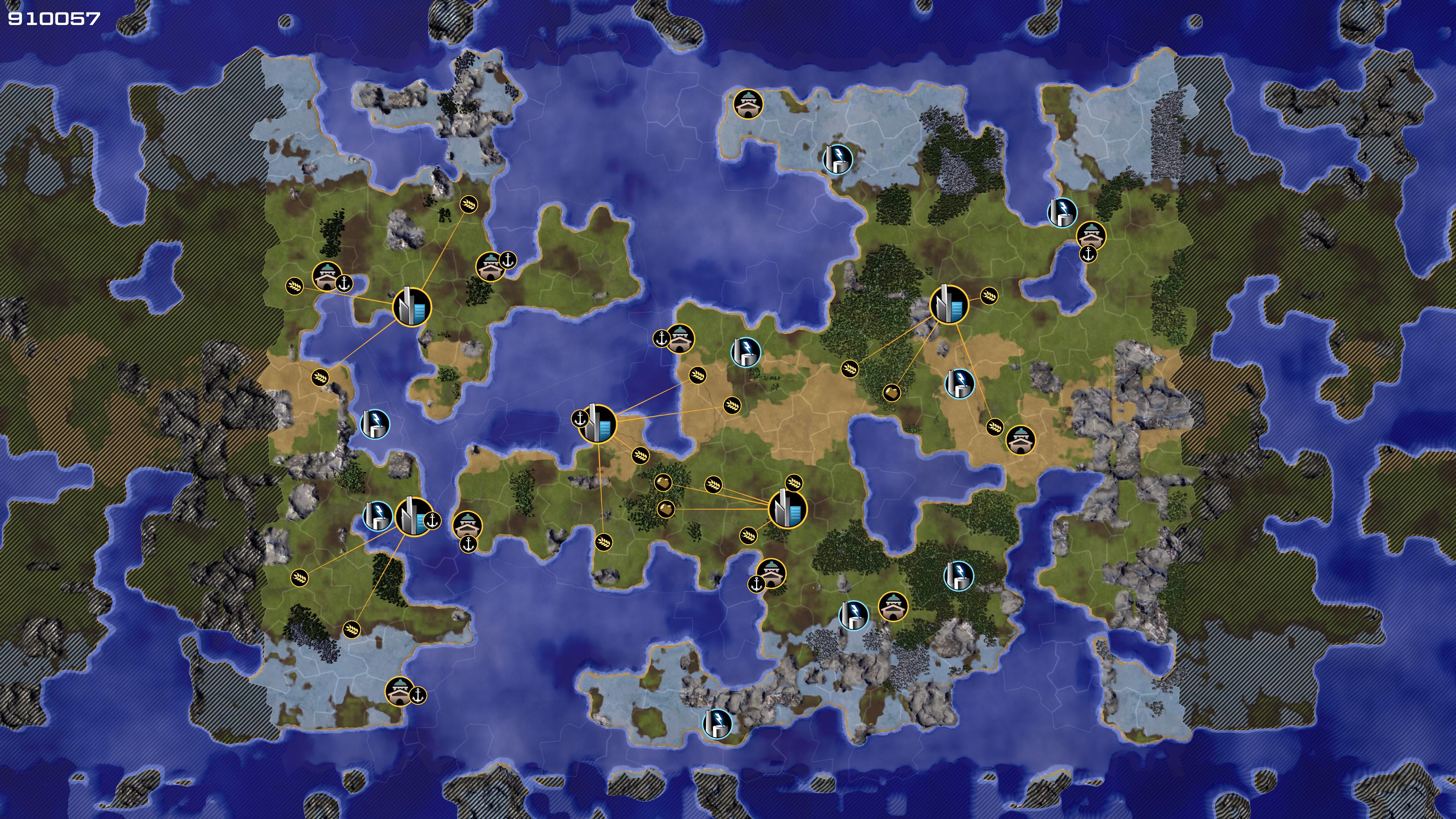Select the gold nugget linked to the forest-side city without anchor

891,392
